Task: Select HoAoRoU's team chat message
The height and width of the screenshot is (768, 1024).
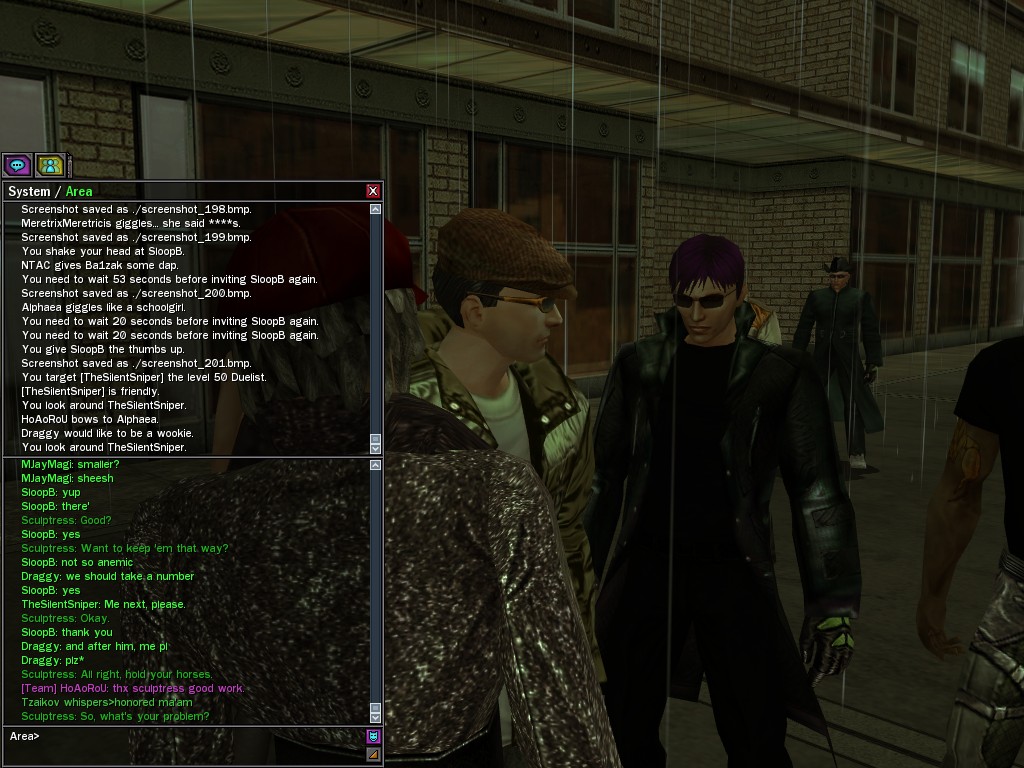Action: point(133,688)
